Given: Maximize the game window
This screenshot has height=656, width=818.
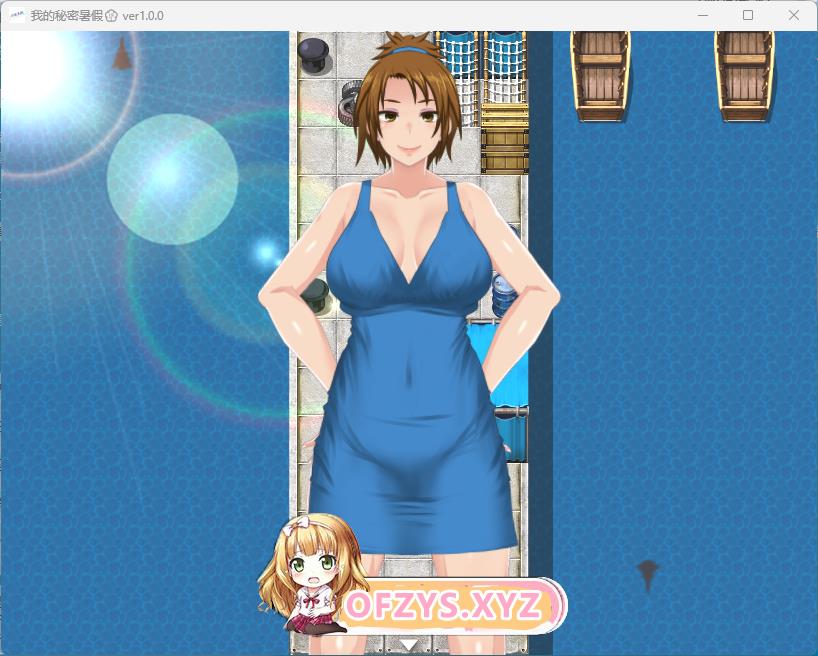Looking at the screenshot, I should pos(747,16).
